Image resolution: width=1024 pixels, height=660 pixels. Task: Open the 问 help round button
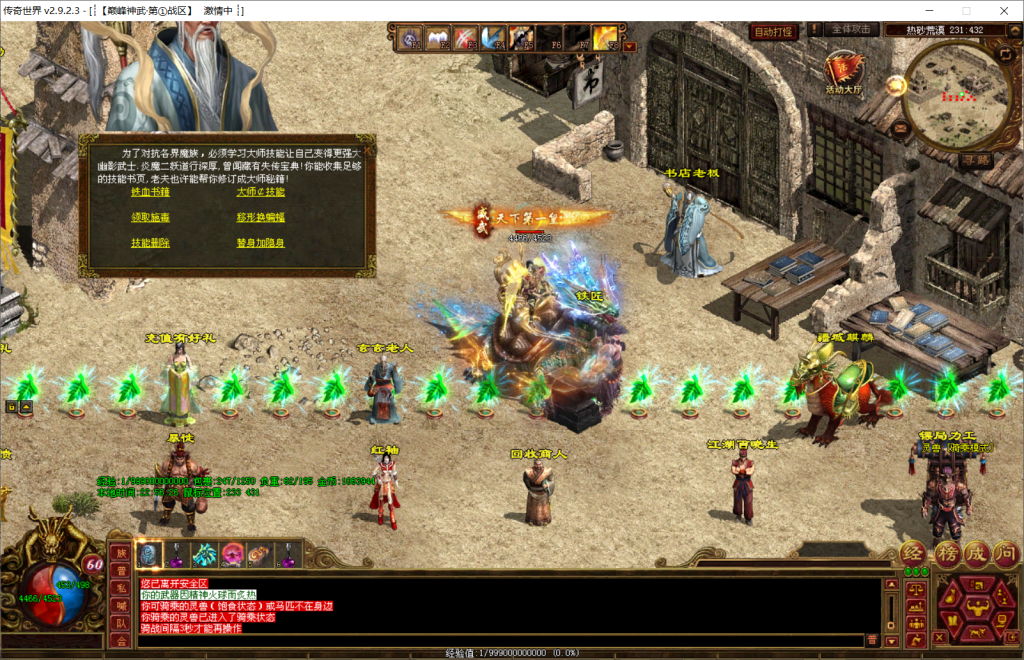tap(1006, 553)
